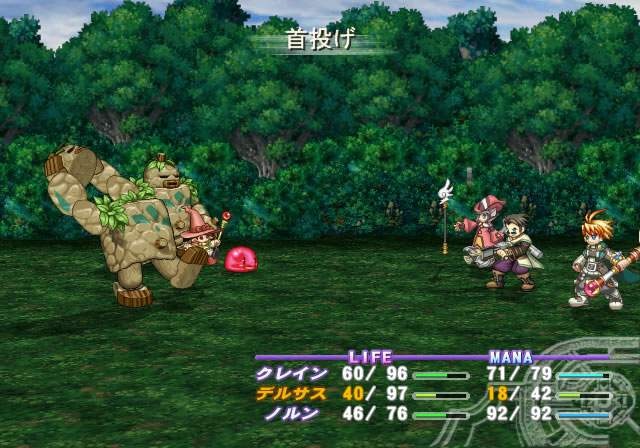Choose デルサス in the party status list

(x=291, y=393)
